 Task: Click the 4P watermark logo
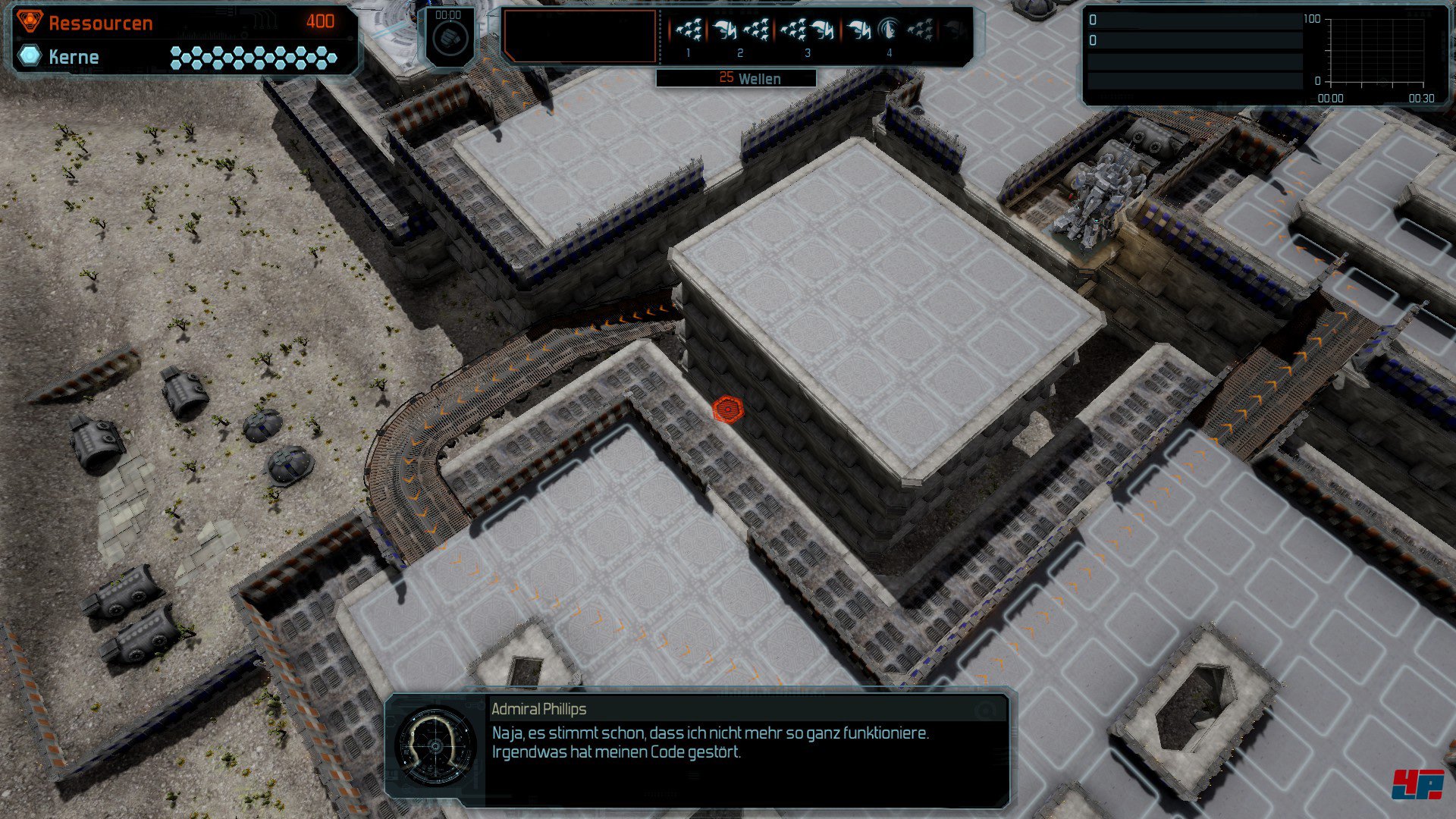1417,784
